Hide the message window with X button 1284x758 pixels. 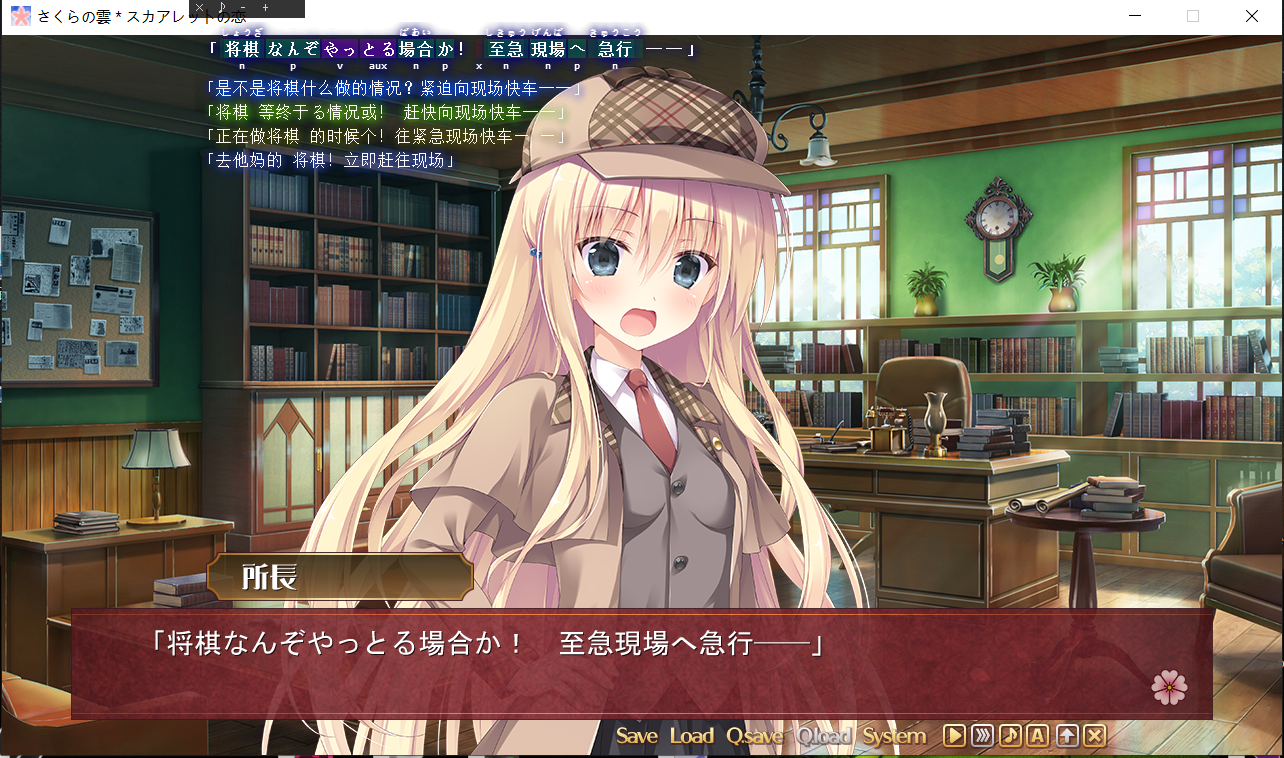click(x=1095, y=737)
